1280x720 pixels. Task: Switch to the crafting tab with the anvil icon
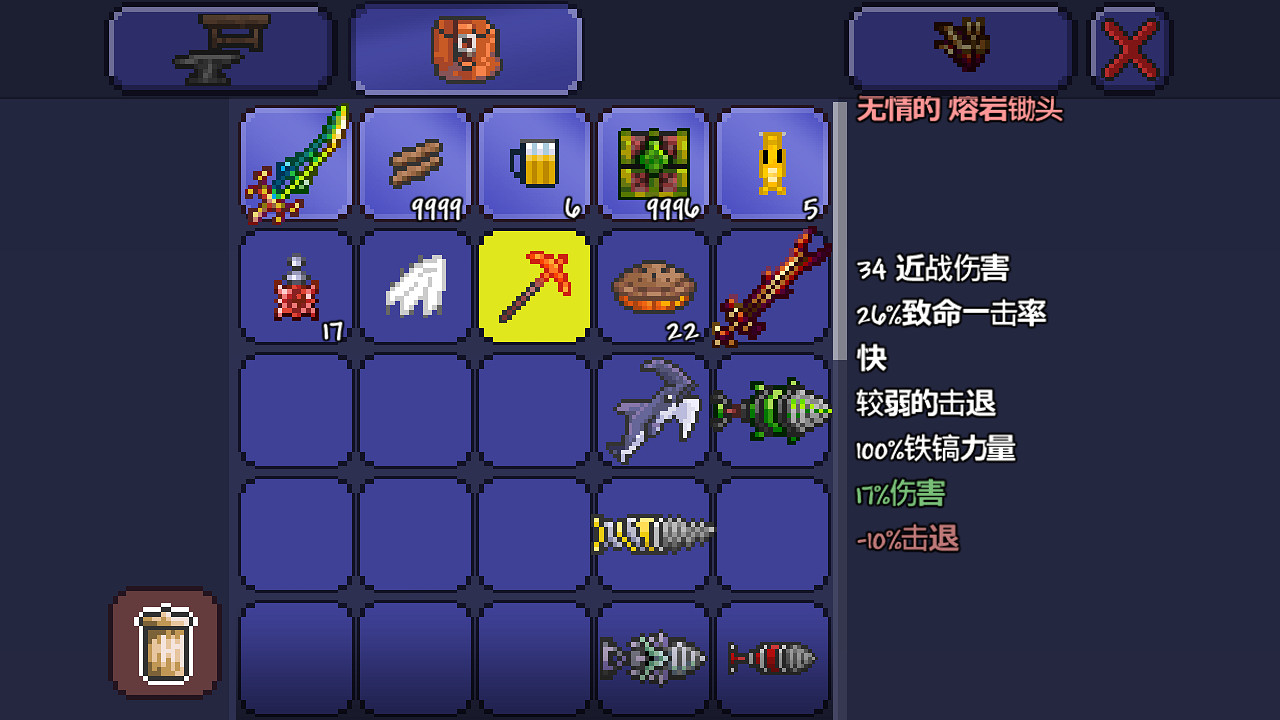click(220, 46)
